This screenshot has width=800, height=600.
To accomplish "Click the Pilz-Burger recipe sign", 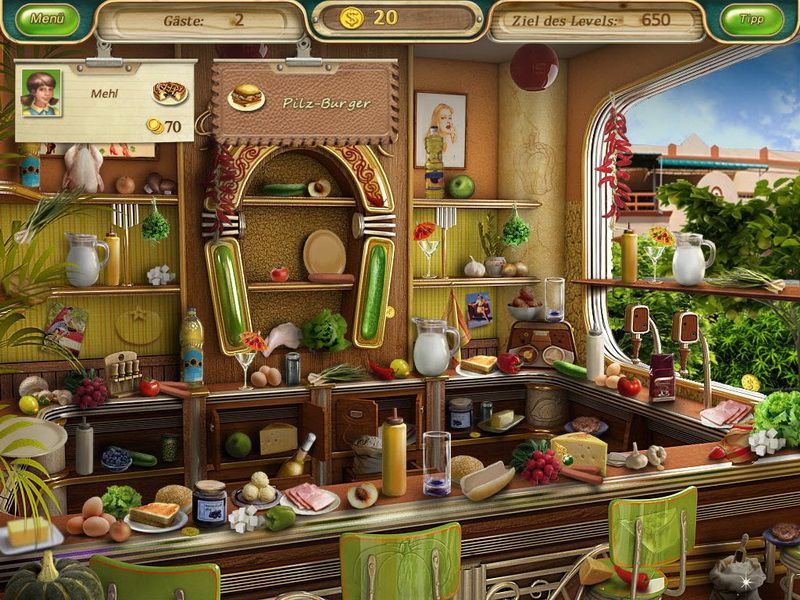I will (x=304, y=102).
